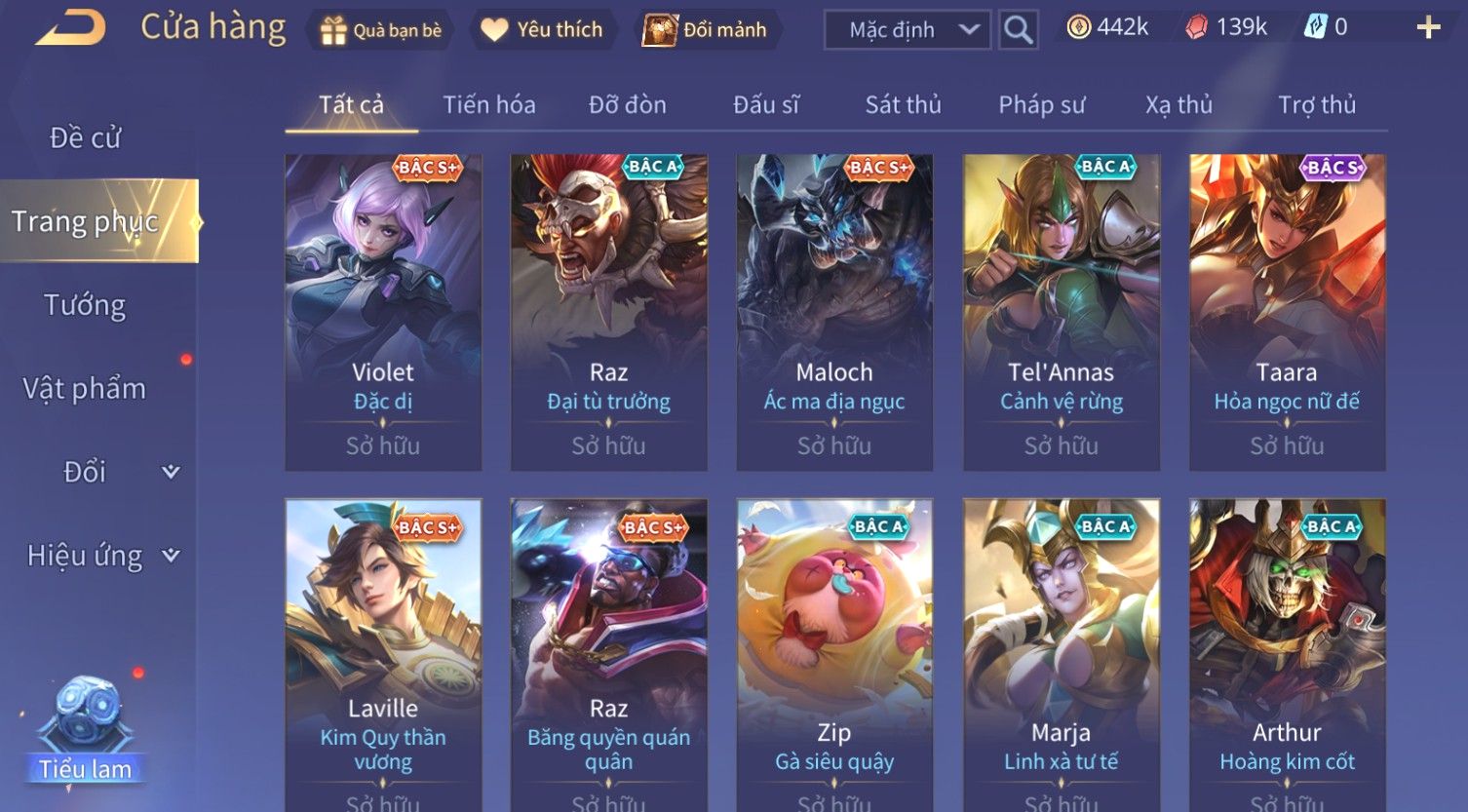Select the Violet Đặc dị skin card
This screenshot has width=1468, height=812.
383,312
